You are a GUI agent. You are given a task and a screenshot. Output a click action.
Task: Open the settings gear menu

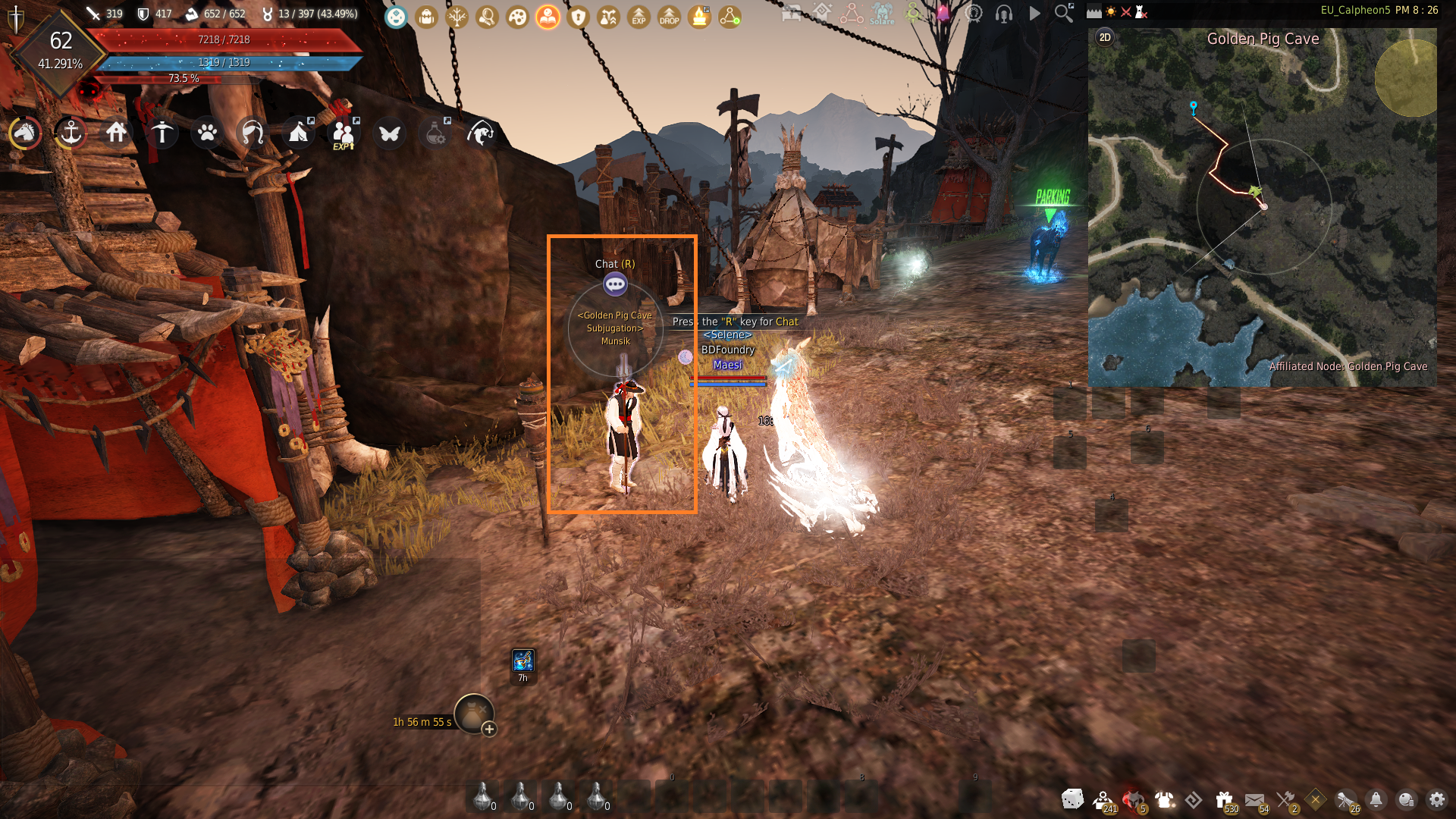[x=1438, y=800]
